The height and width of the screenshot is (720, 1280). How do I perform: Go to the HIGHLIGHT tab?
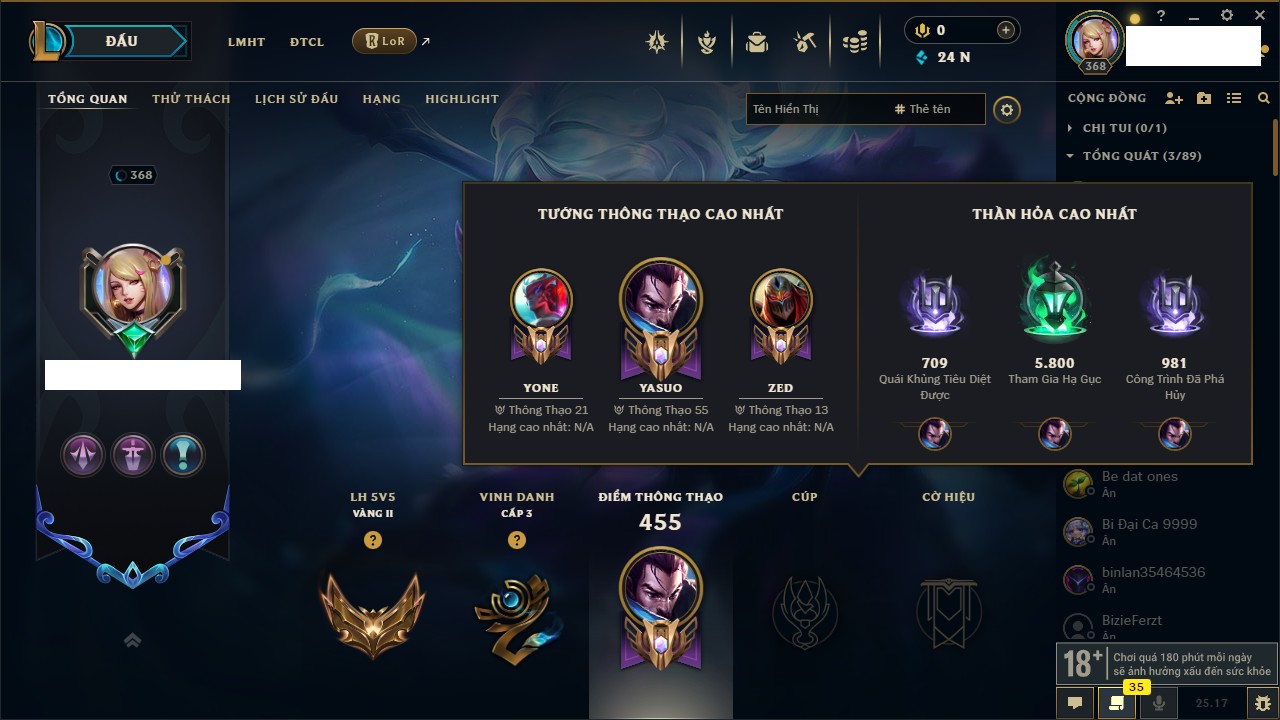(x=461, y=99)
